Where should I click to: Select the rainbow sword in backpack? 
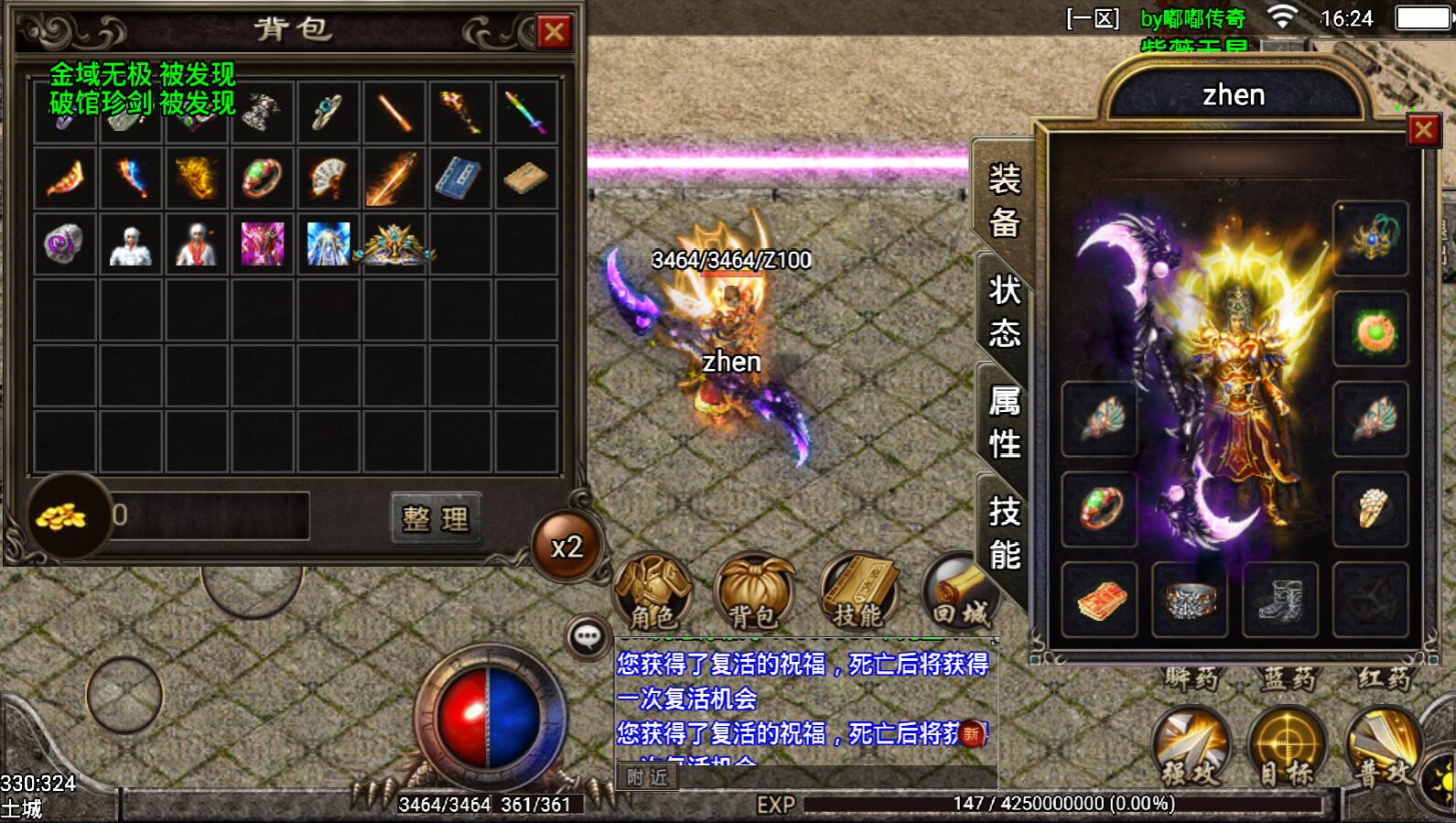pyautogui.click(x=525, y=112)
